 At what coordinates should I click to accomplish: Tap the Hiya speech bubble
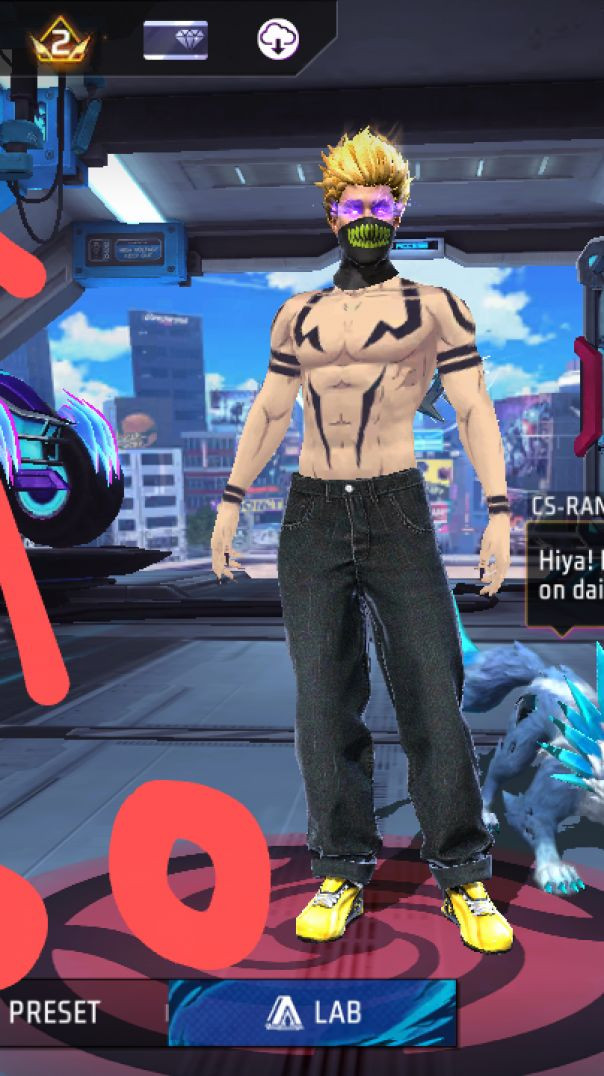point(567,575)
